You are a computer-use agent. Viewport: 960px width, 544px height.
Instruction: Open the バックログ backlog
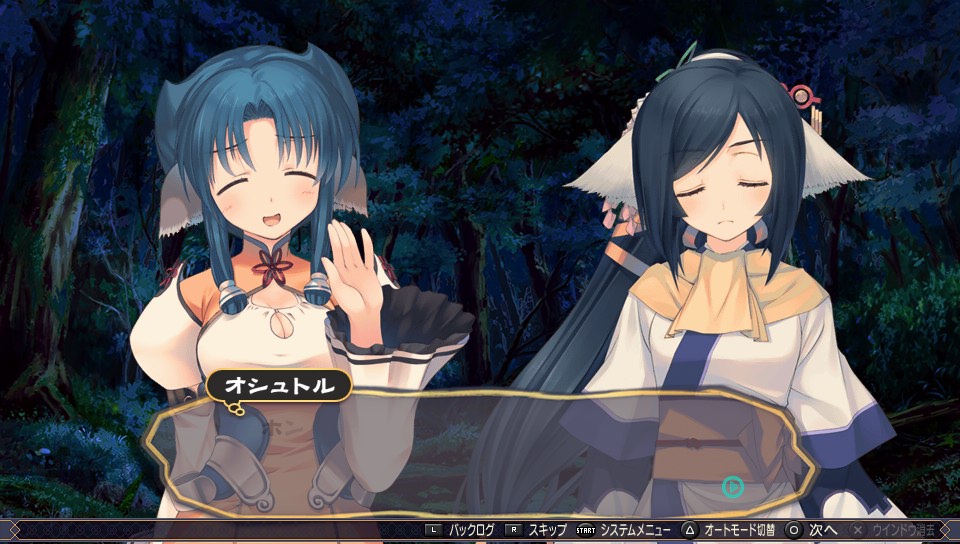pyautogui.click(x=470, y=529)
